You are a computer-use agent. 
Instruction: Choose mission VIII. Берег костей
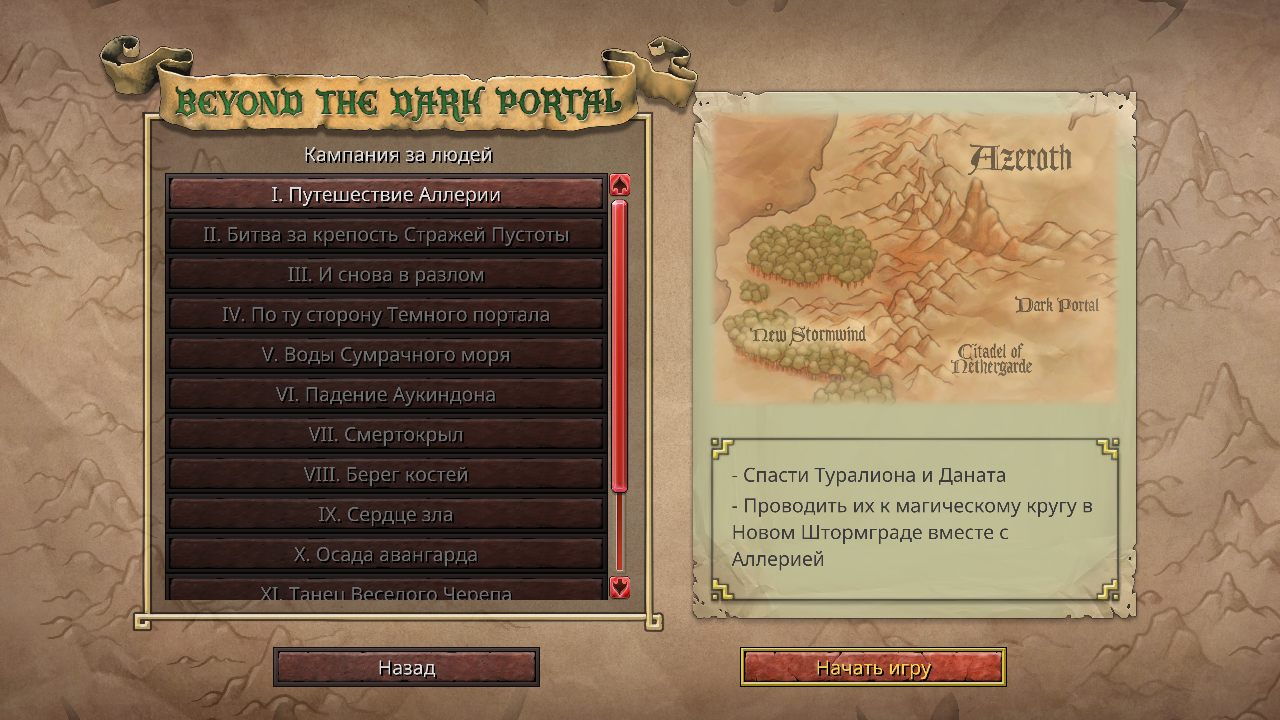pyautogui.click(x=385, y=474)
